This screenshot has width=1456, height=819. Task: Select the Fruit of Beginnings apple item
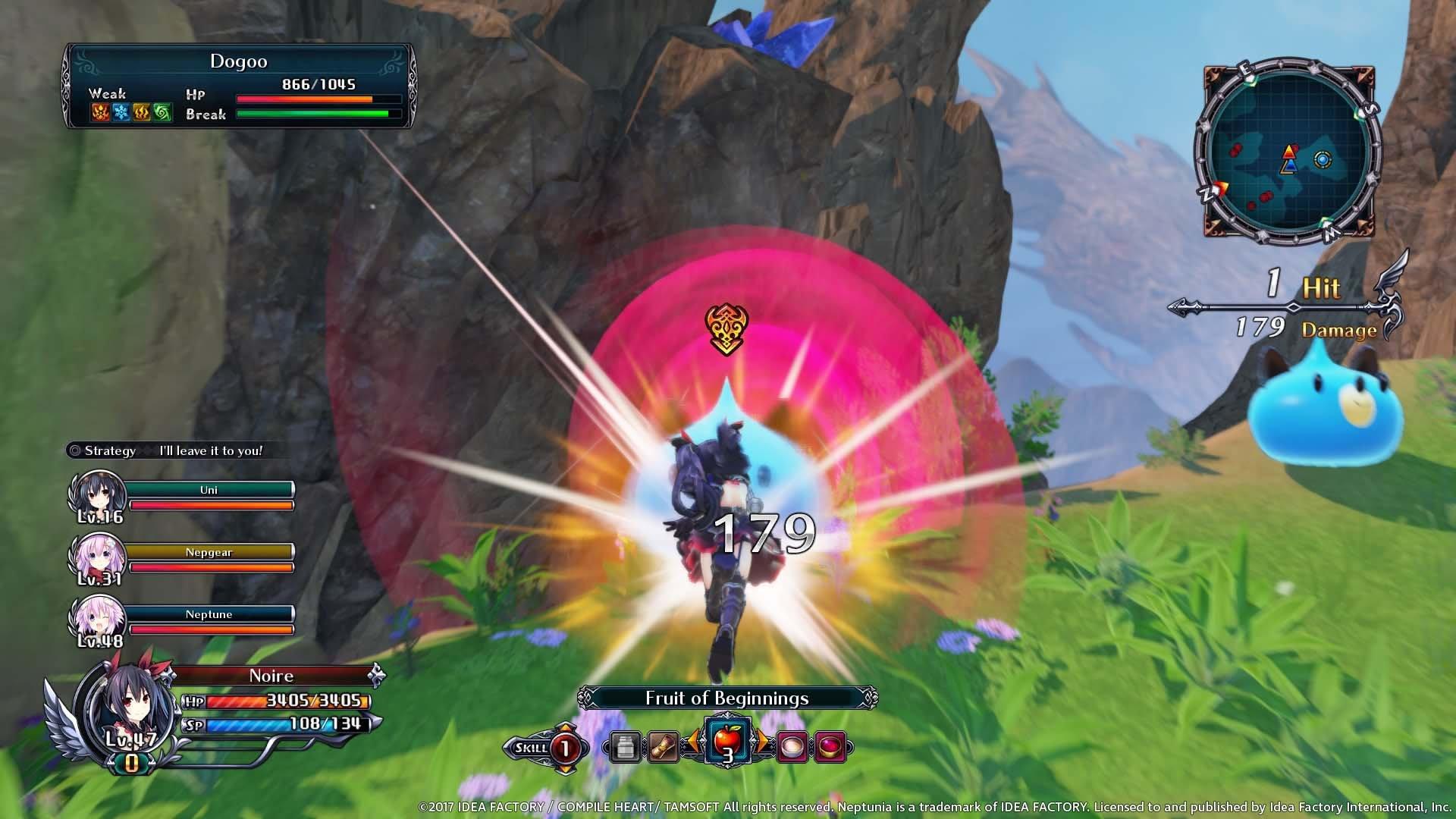click(727, 741)
